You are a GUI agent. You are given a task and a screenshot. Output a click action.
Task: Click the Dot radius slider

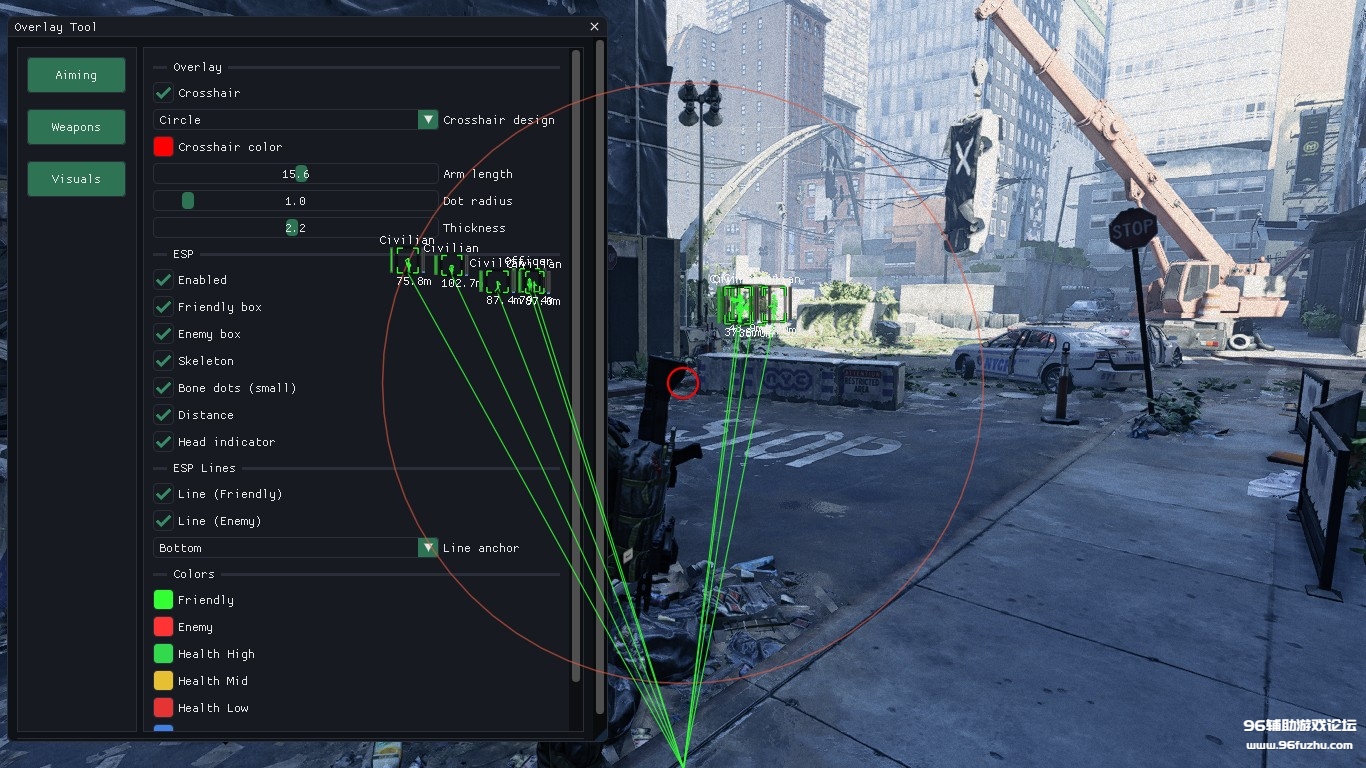[x=296, y=201]
